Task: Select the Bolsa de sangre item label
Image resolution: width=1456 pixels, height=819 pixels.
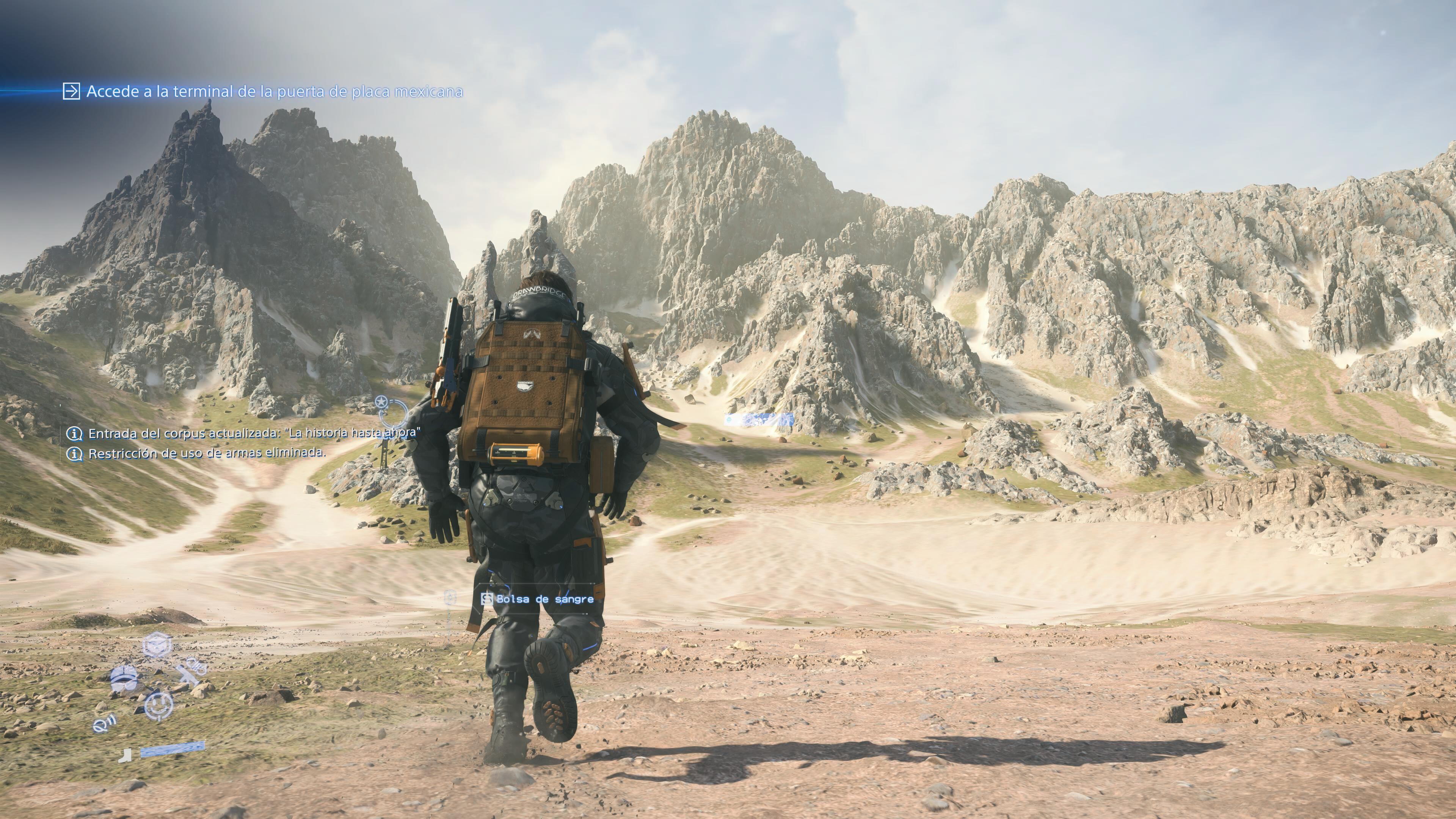Action: pos(544,599)
